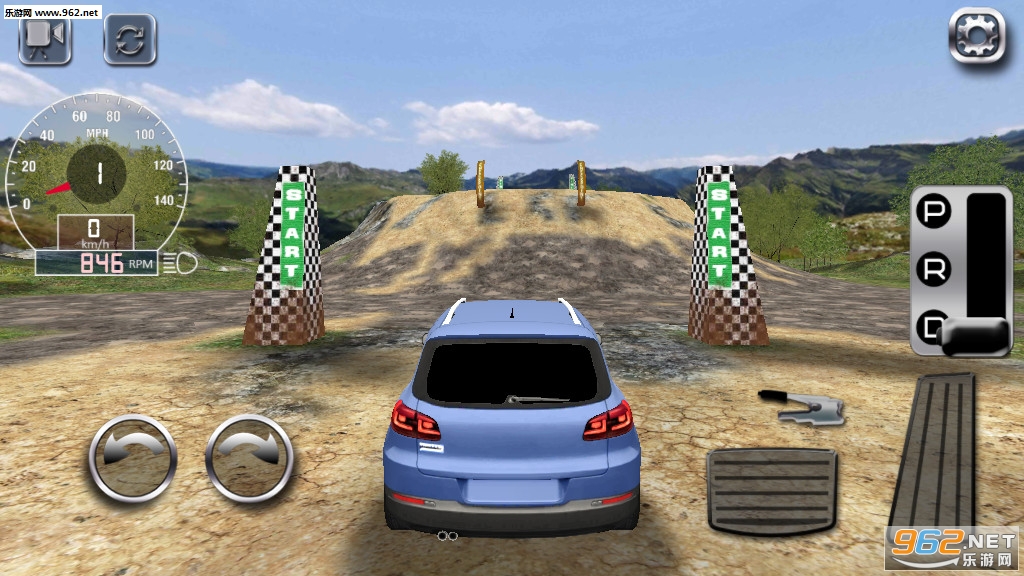The image size is (1024, 576).
Task: Tap the reset vehicle arrows button
Action: click(130, 39)
